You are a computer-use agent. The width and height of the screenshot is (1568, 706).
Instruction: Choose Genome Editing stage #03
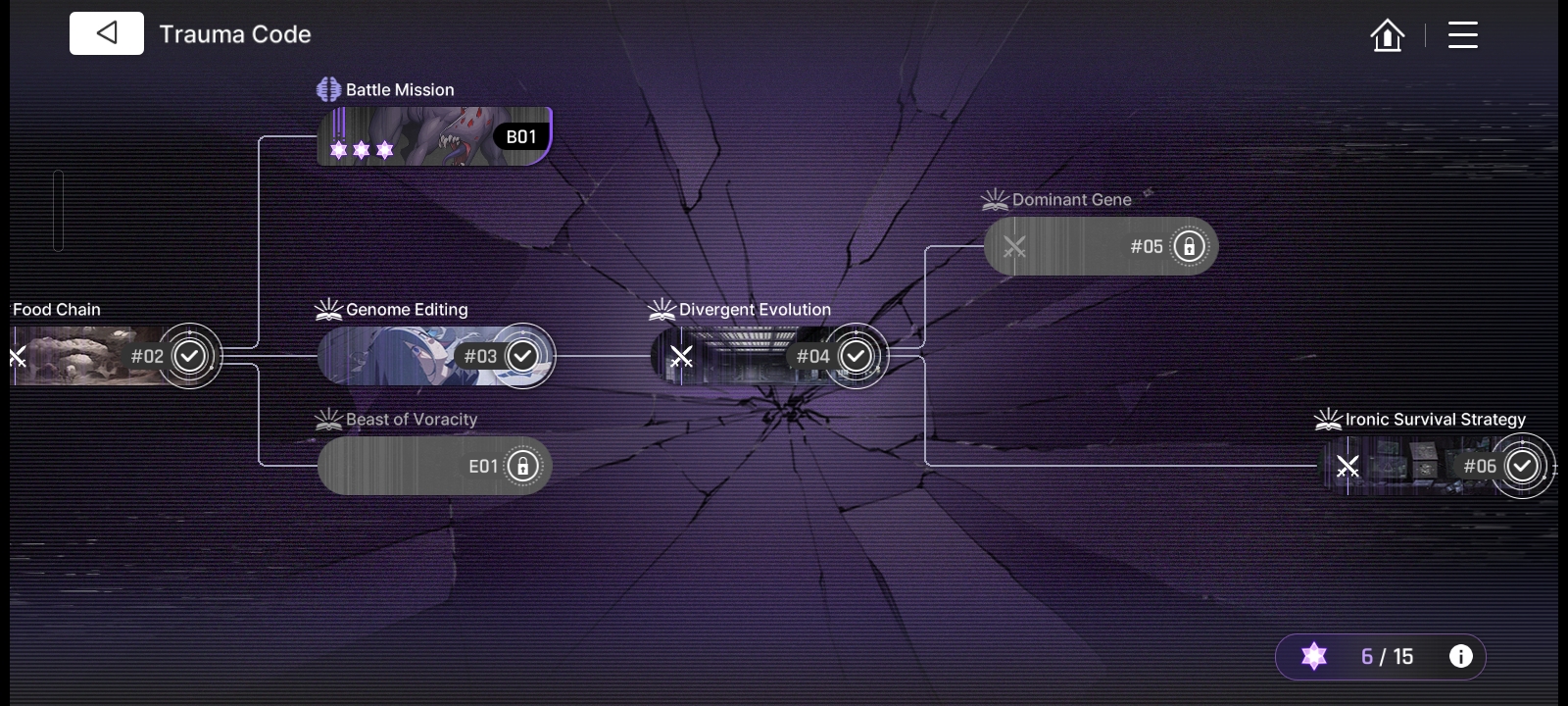pyautogui.click(x=434, y=356)
